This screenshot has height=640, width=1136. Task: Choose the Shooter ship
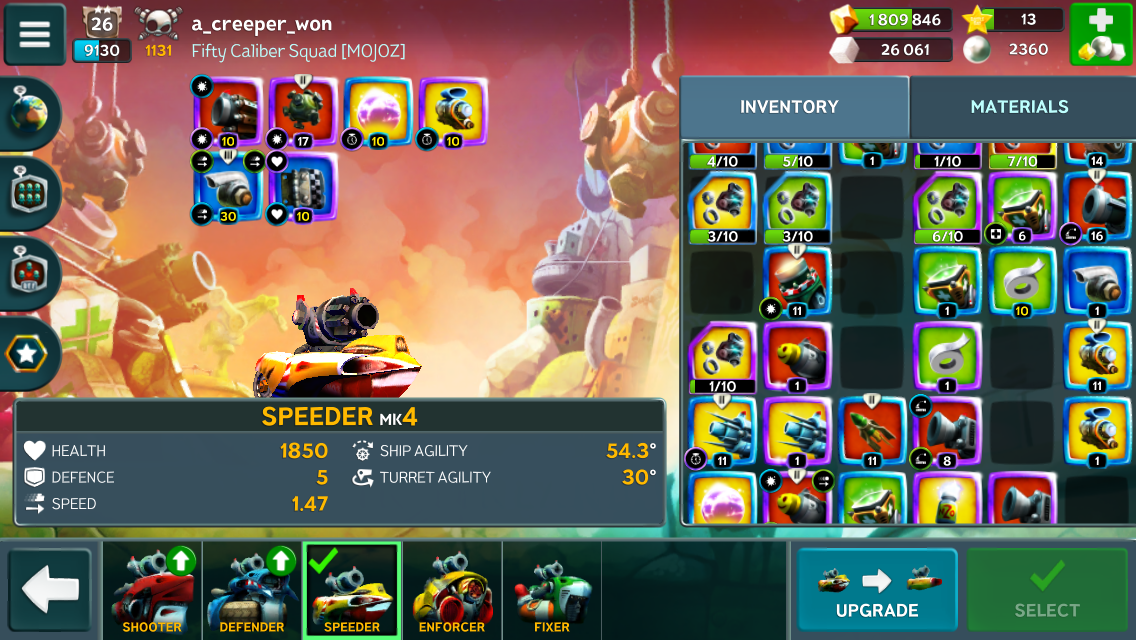[x=152, y=590]
